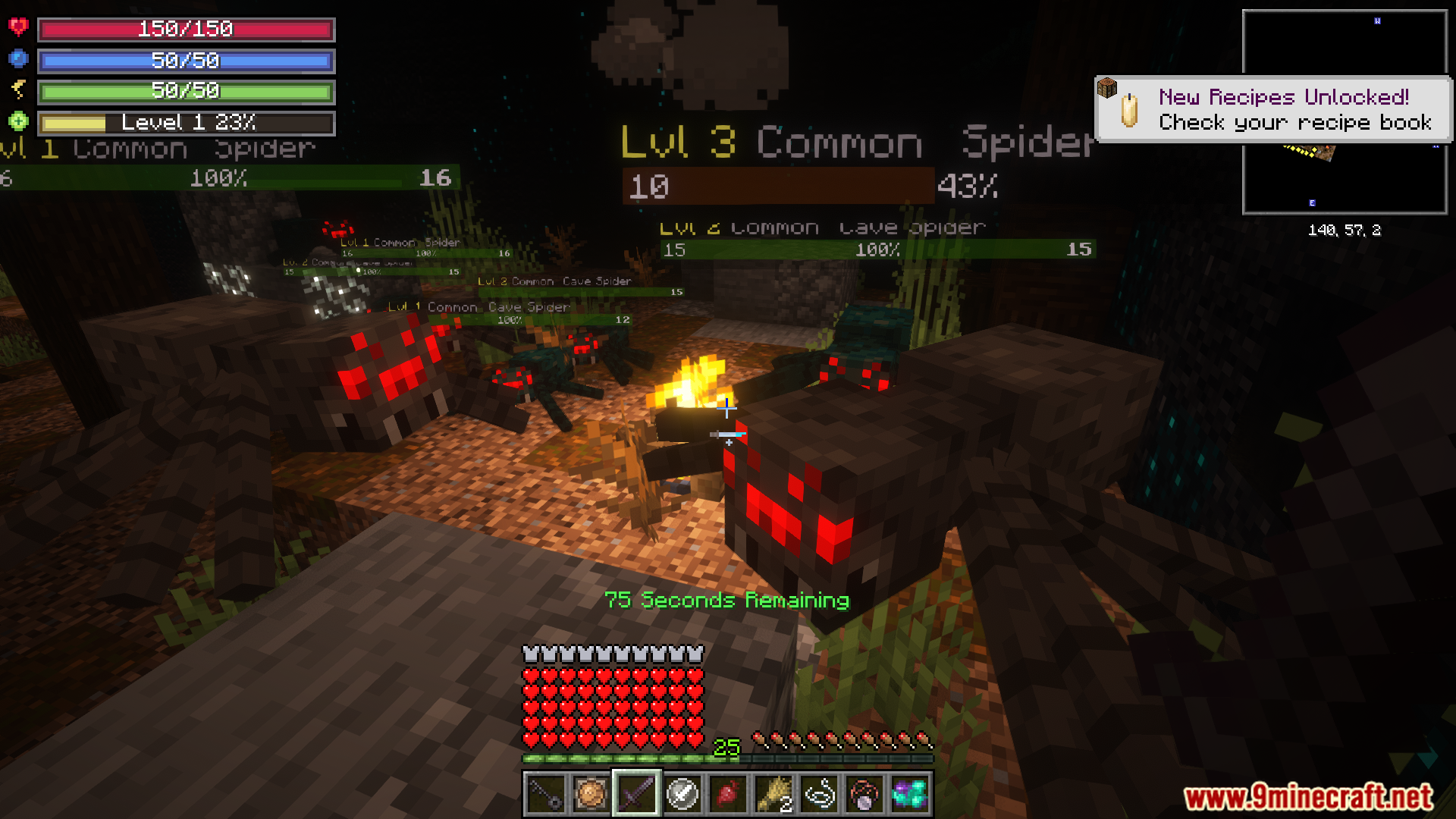This screenshot has width=1456, height=819.
Task: Select the dark sword hotbar slot
Action: tap(636, 794)
